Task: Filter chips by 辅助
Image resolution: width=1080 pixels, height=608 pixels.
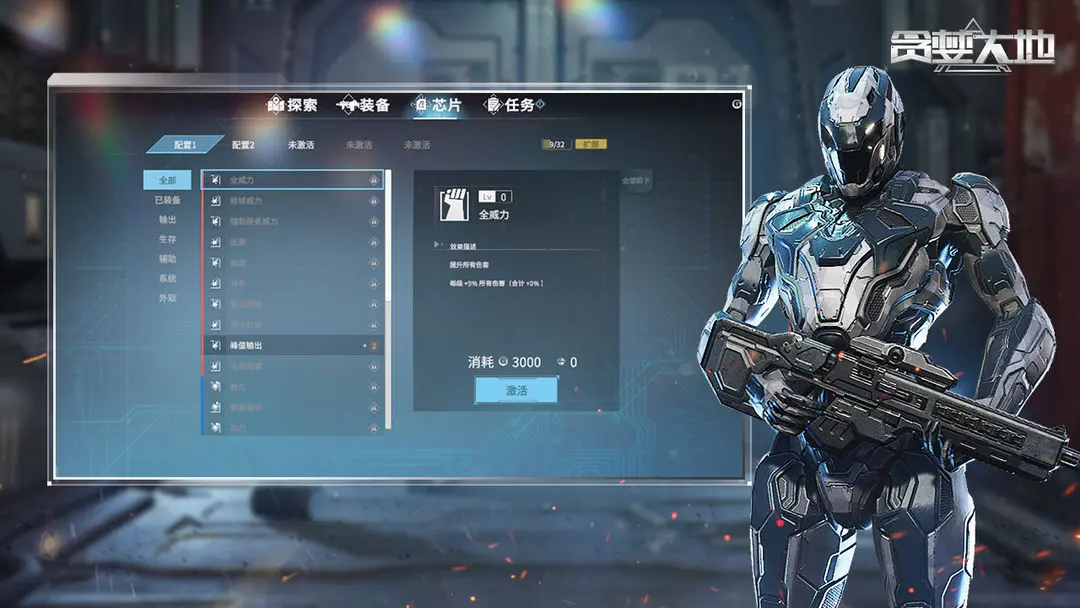Action: point(167,259)
